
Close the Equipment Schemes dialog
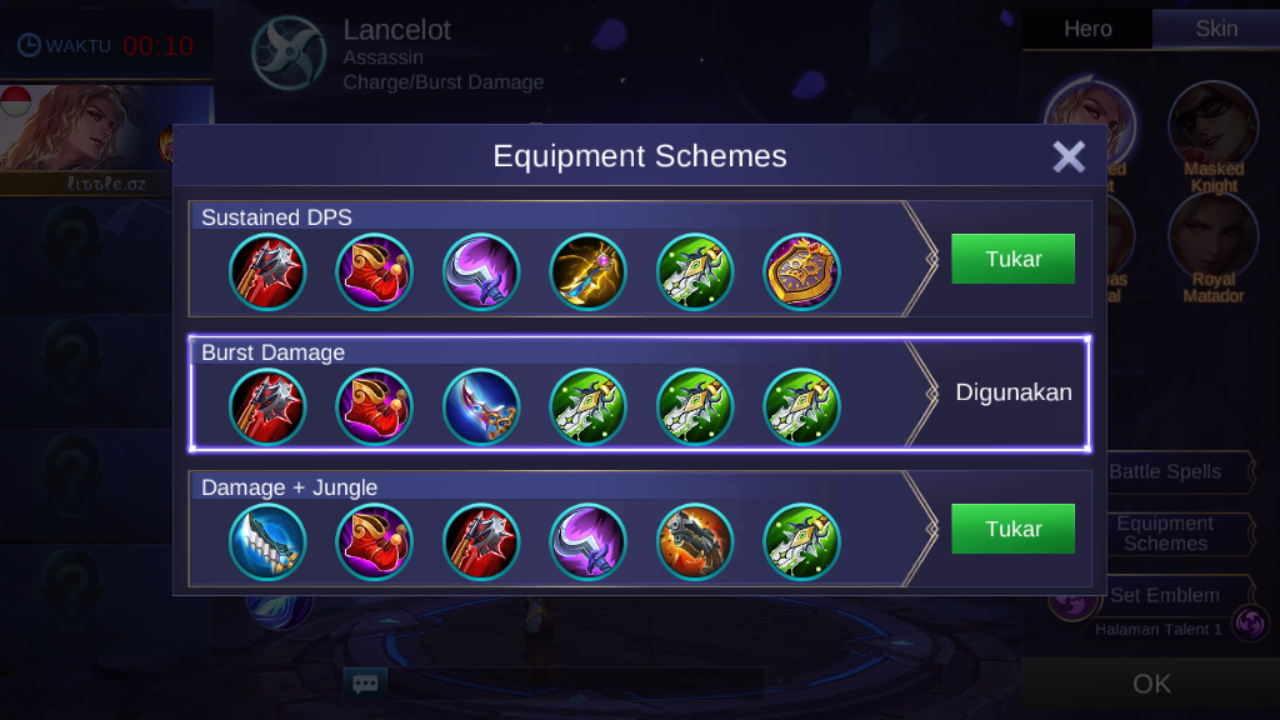[1068, 157]
